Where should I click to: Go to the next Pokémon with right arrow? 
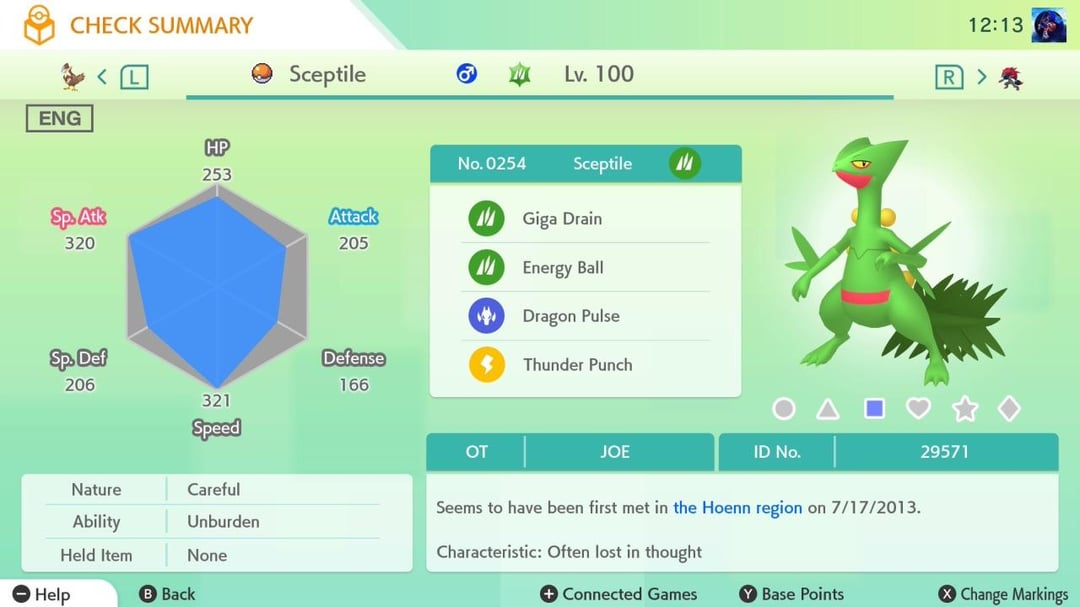[x=981, y=76]
